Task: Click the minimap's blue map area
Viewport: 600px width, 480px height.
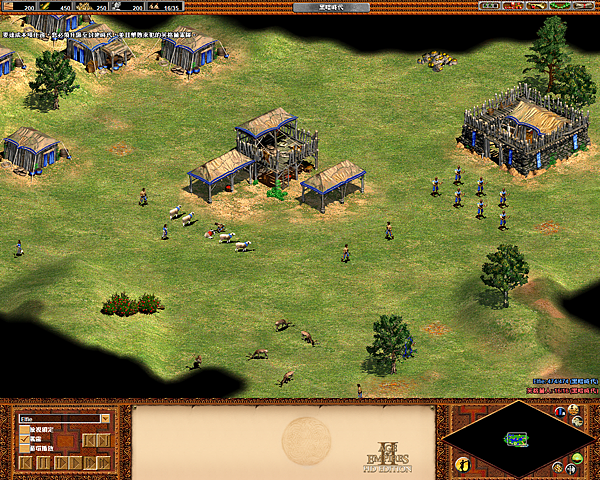Action: click(x=516, y=439)
